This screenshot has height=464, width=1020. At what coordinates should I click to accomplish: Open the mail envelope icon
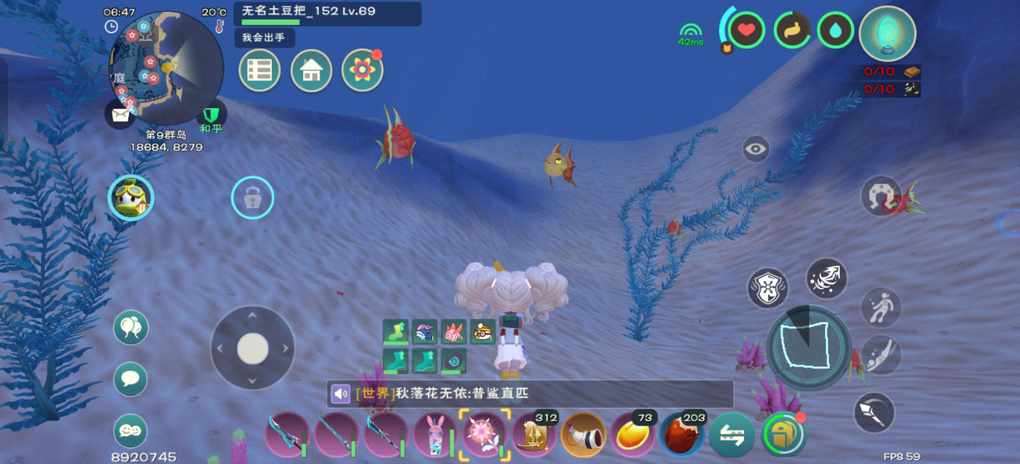point(120,114)
